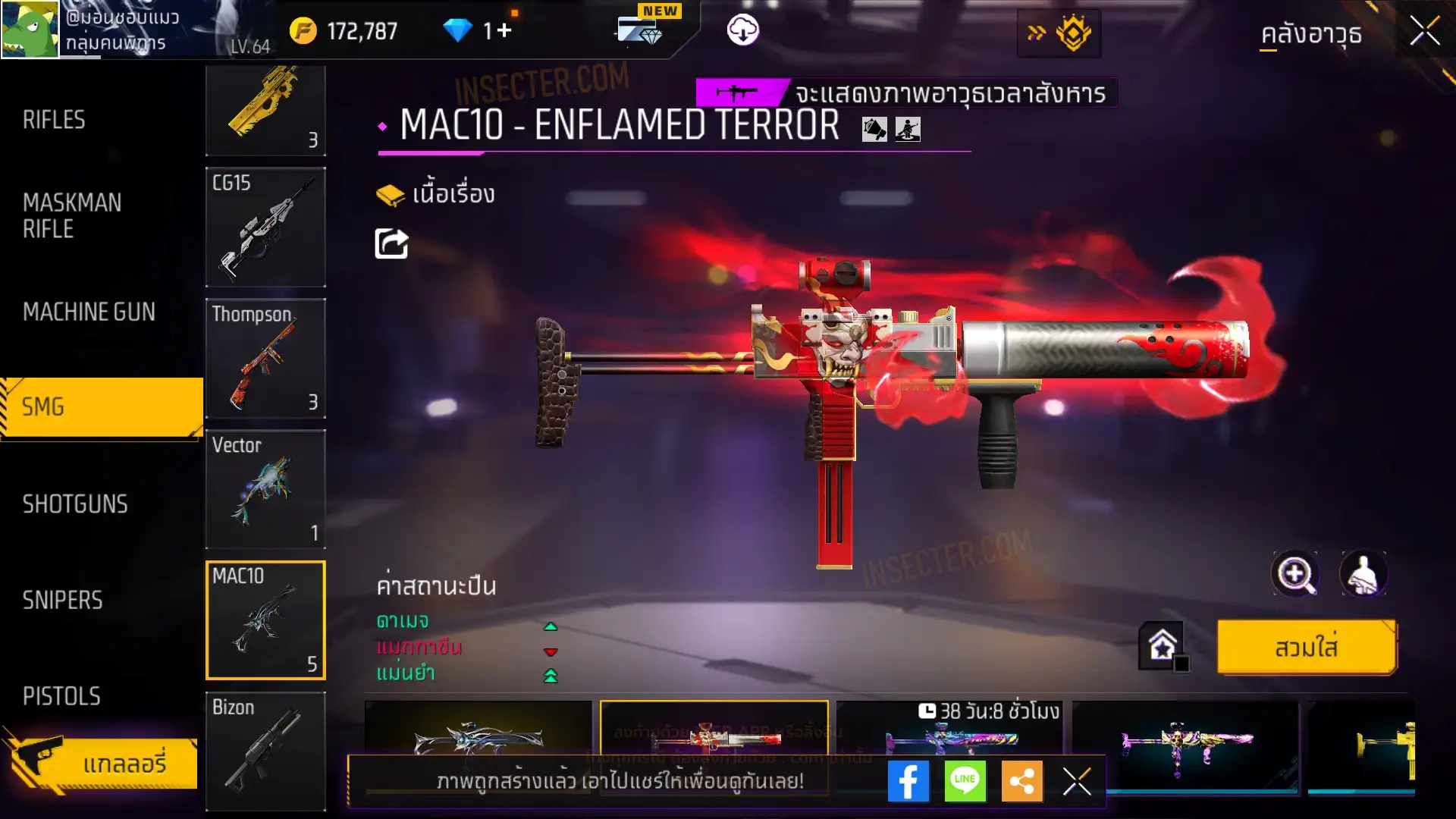
Task: Select the CG15 weapon tile
Action: (265, 227)
